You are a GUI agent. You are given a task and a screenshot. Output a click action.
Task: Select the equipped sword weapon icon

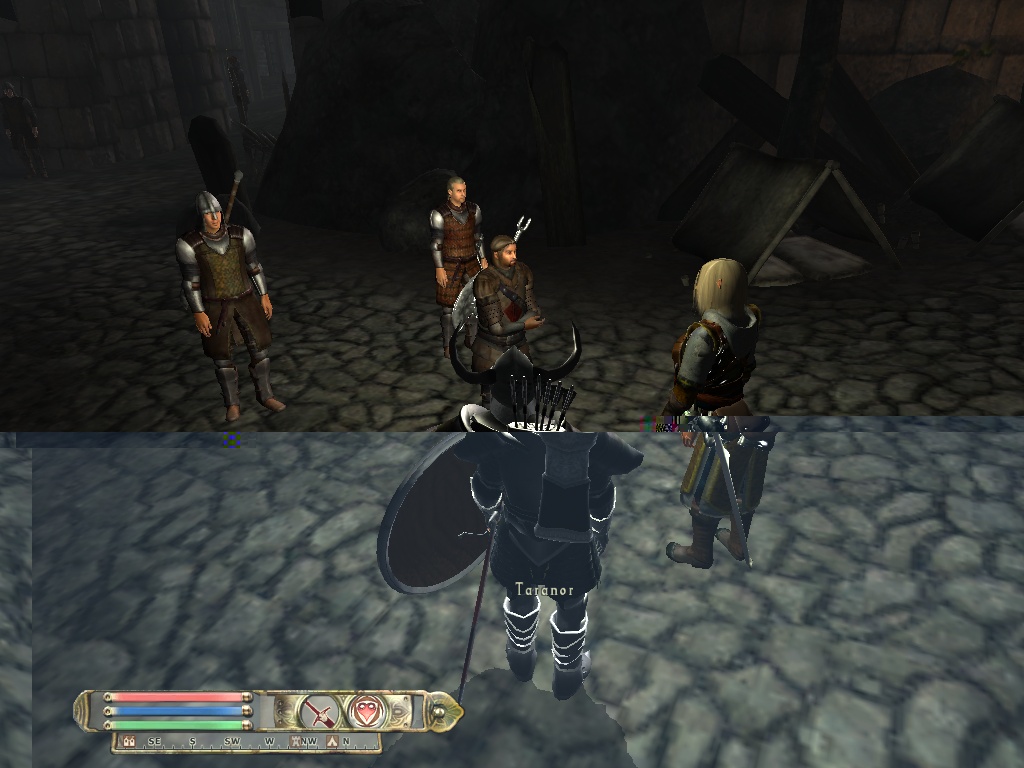click(320, 712)
